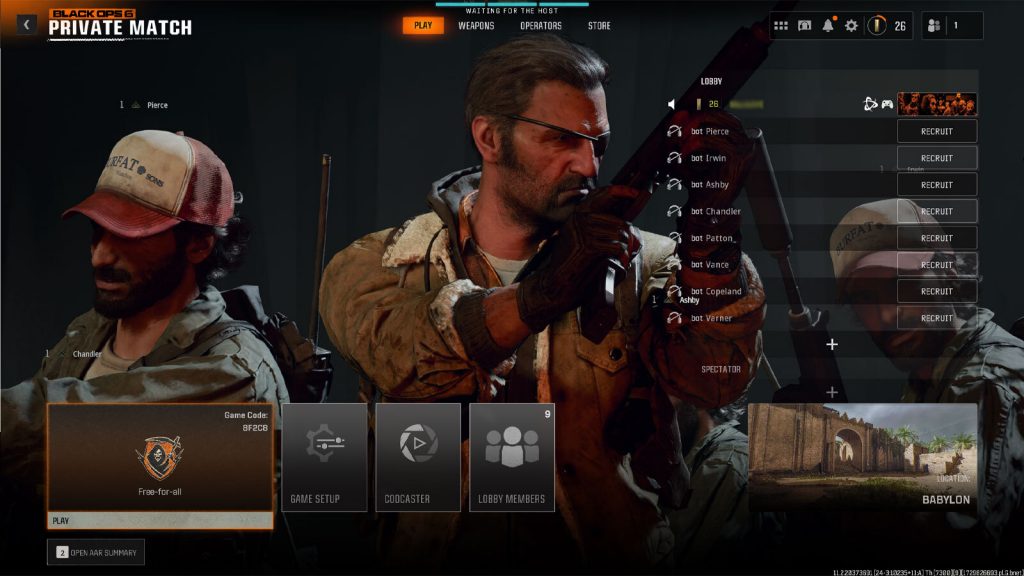Open the Operators tab
The height and width of the screenshot is (576, 1024).
click(541, 26)
